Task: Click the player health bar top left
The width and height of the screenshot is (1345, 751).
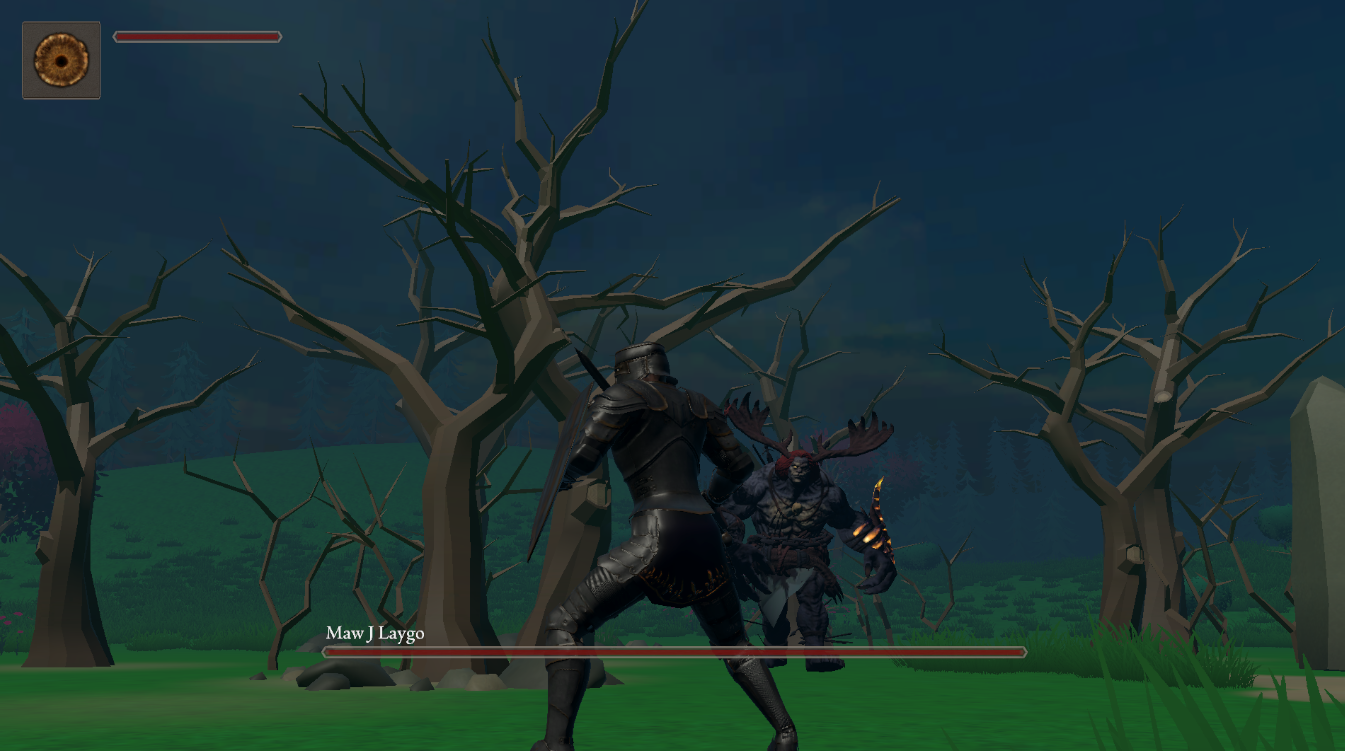Action: coord(197,36)
